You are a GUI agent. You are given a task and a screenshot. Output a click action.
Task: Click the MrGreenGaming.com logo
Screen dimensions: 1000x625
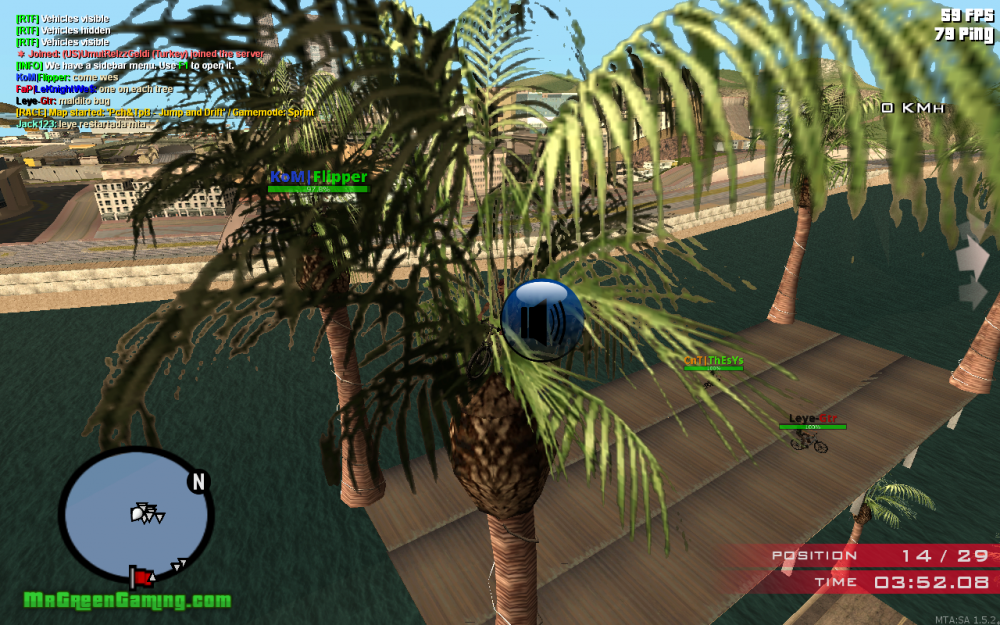point(127,601)
